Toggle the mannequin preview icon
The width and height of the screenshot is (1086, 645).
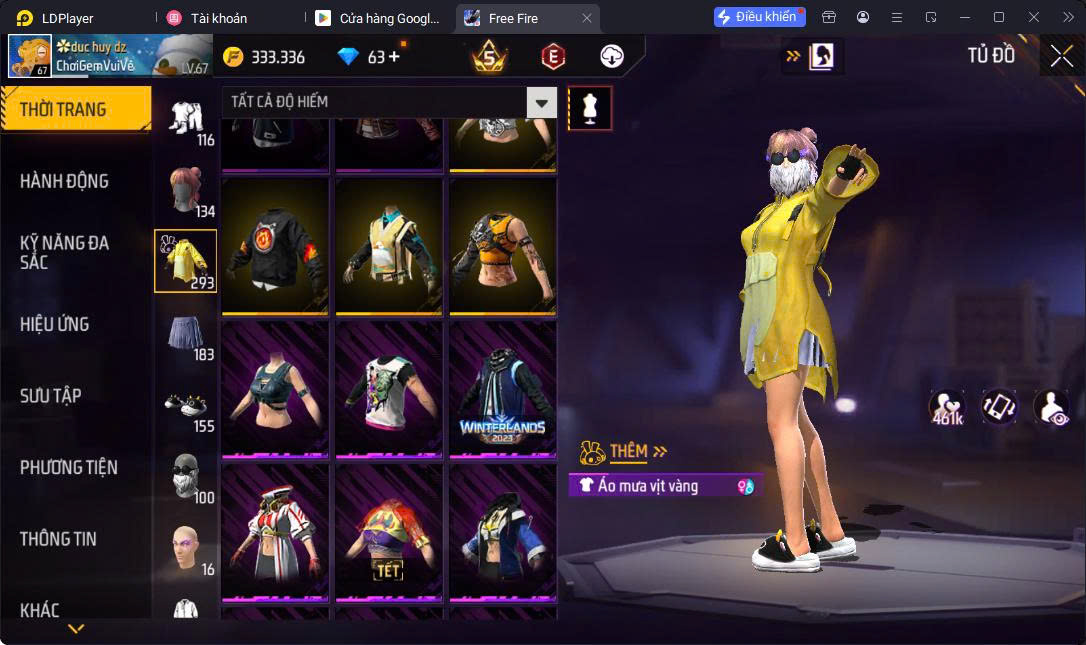point(590,108)
